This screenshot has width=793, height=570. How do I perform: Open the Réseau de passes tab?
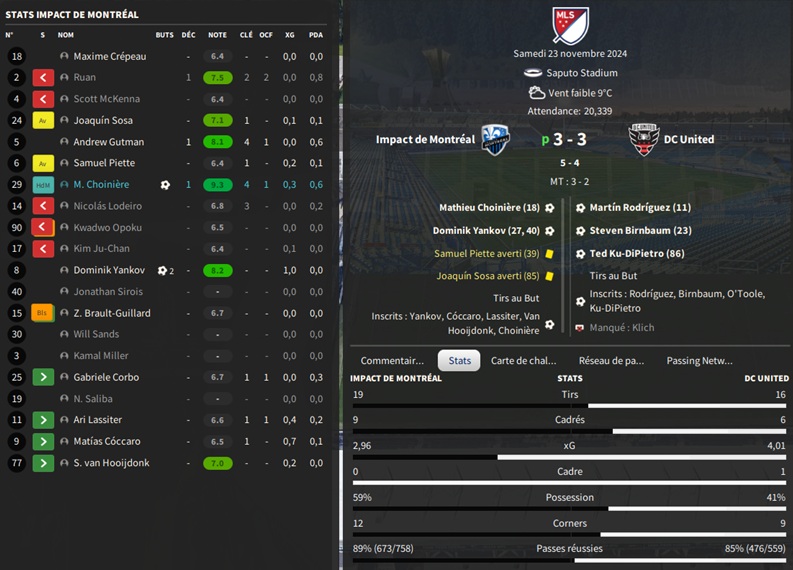[611, 360]
